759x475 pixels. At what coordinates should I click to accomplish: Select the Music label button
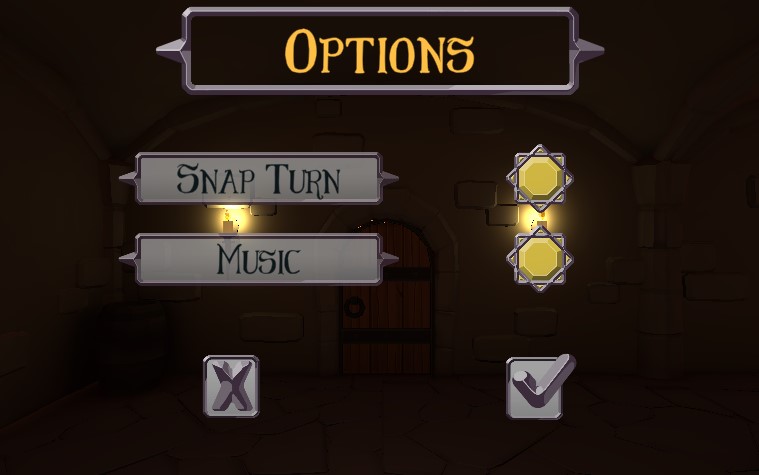tap(258, 260)
